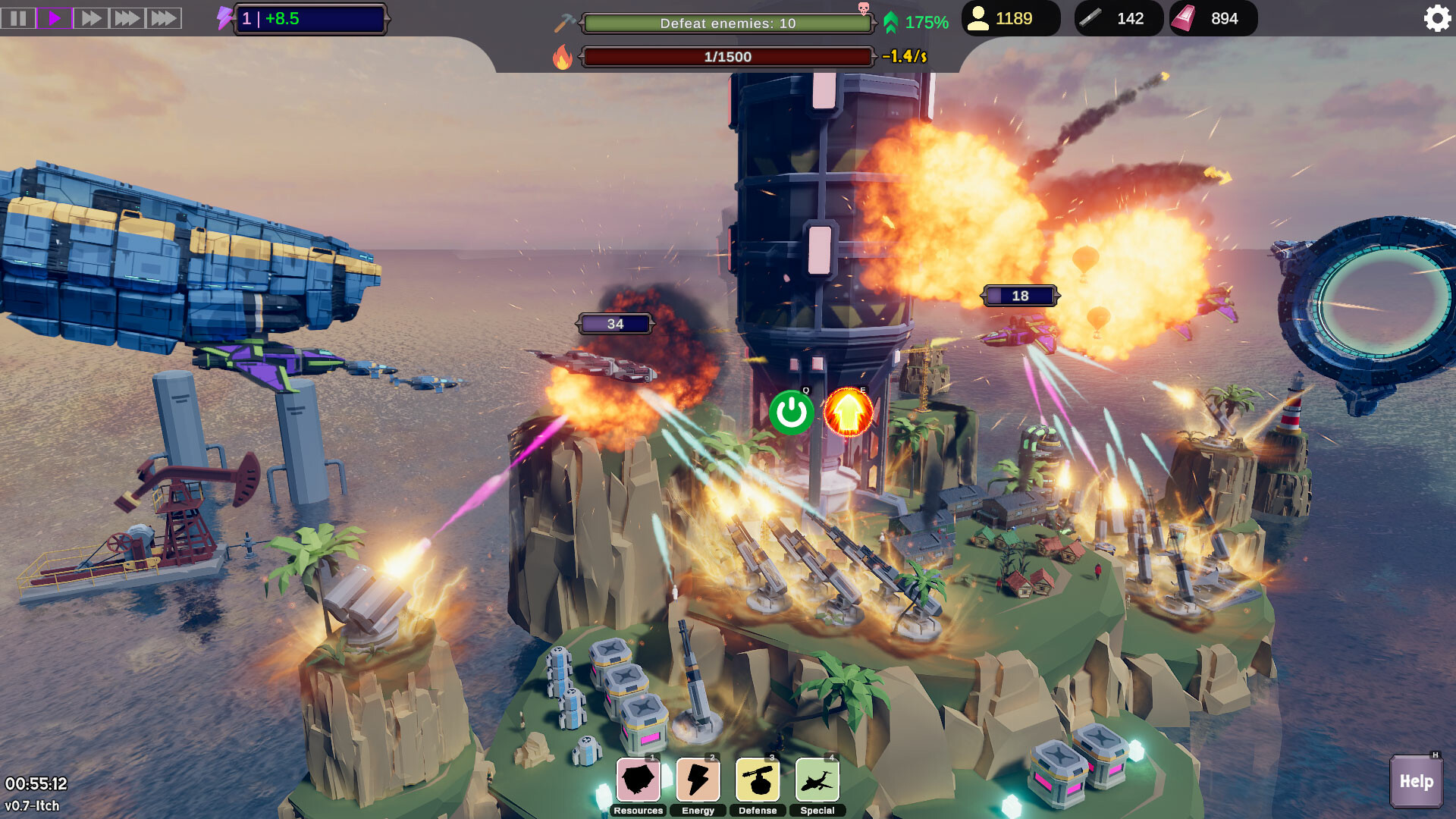Image resolution: width=1456 pixels, height=819 pixels.
Task: Open the Help panel
Action: click(1416, 781)
